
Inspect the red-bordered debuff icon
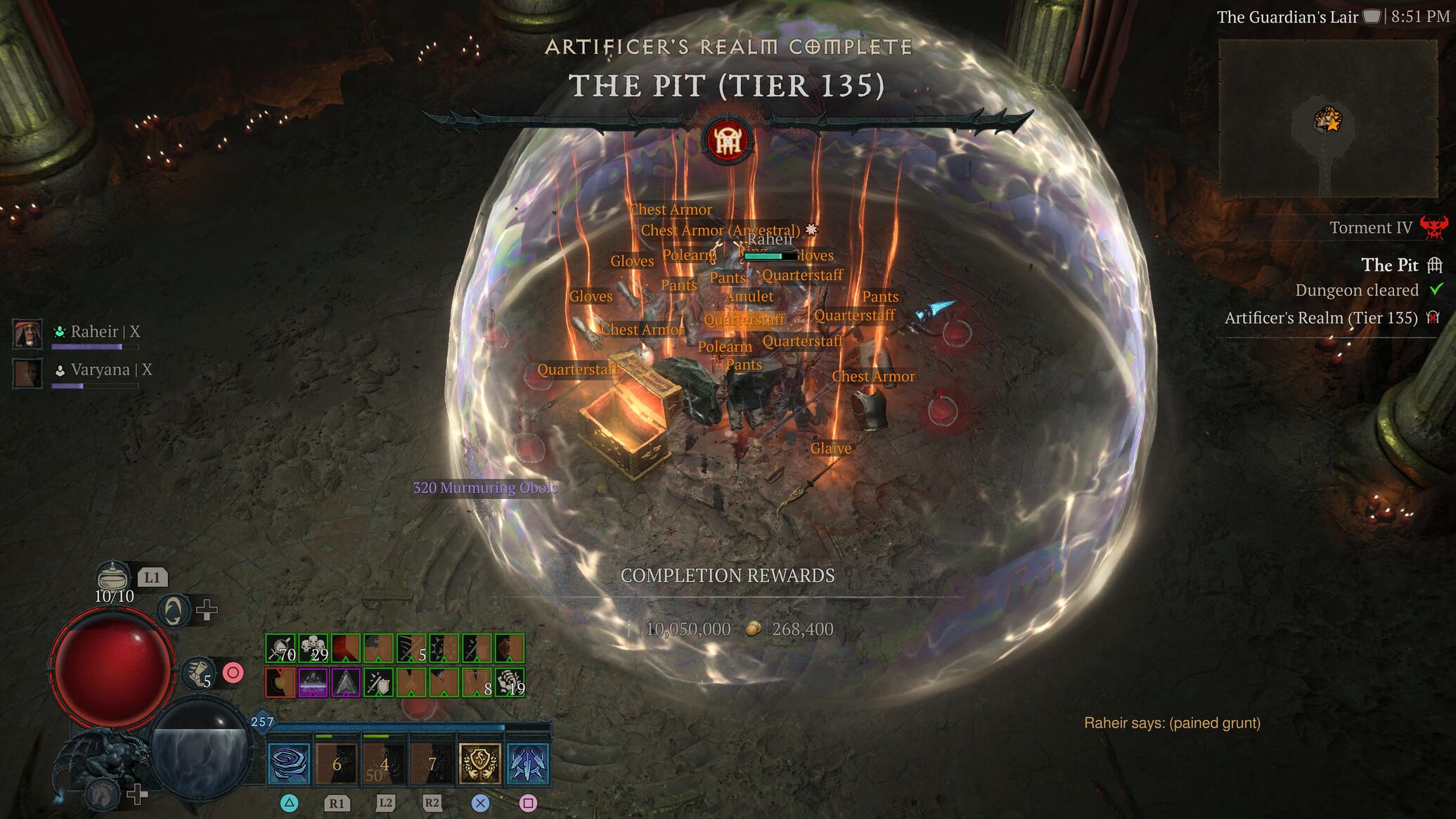[280, 683]
